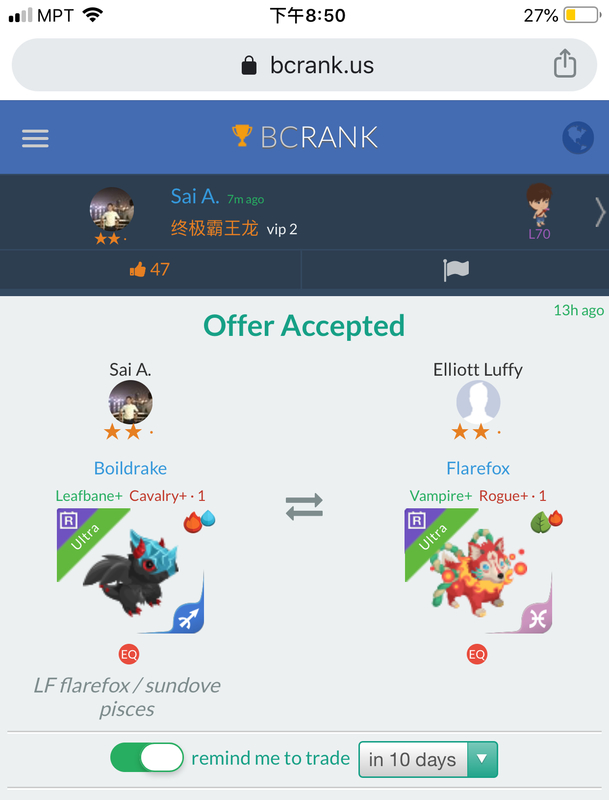609x800 pixels.
Task: View Elliott Luffy's profile avatar
Action: coord(478,404)
